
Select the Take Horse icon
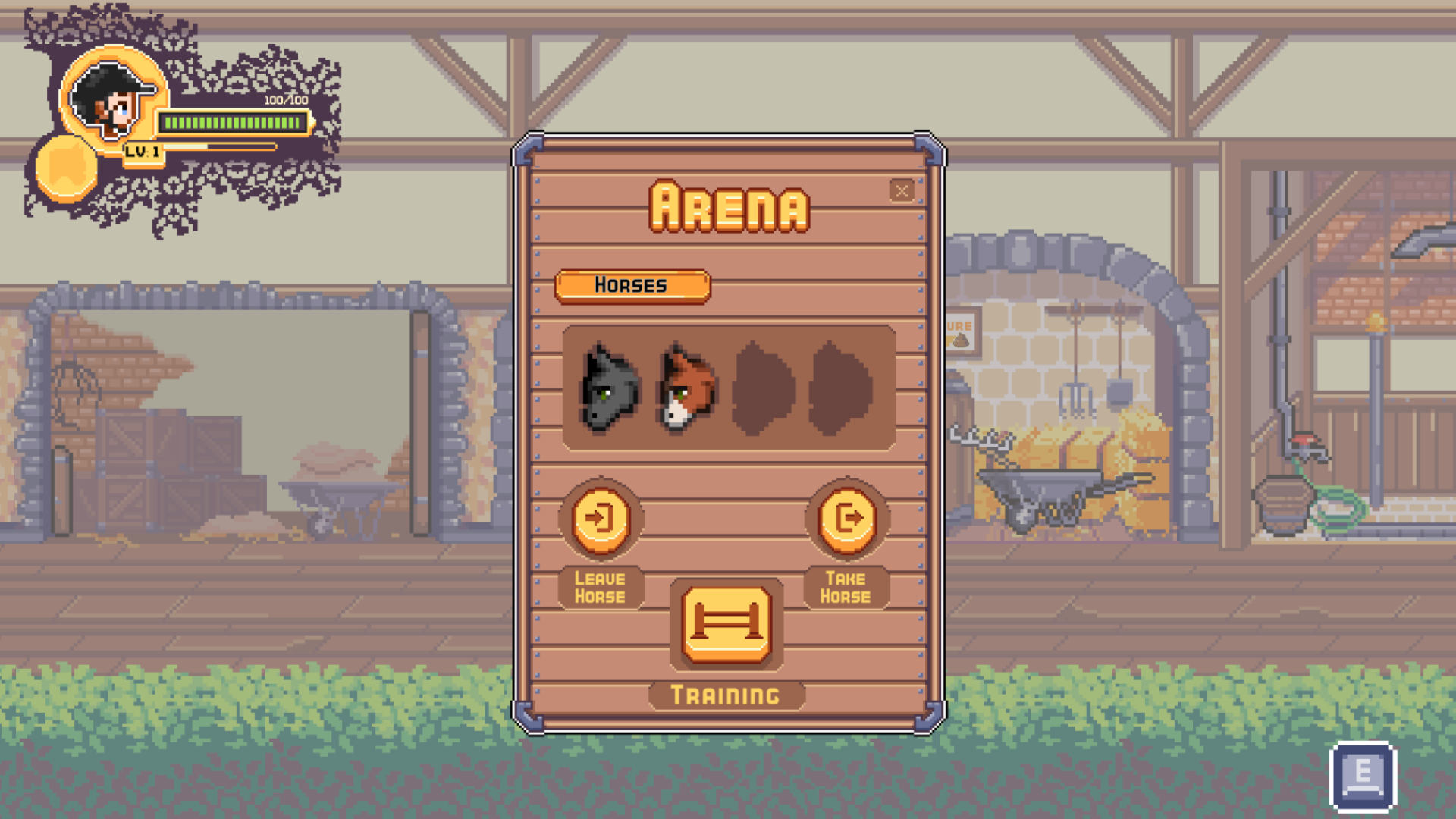[x=847, y=518]
